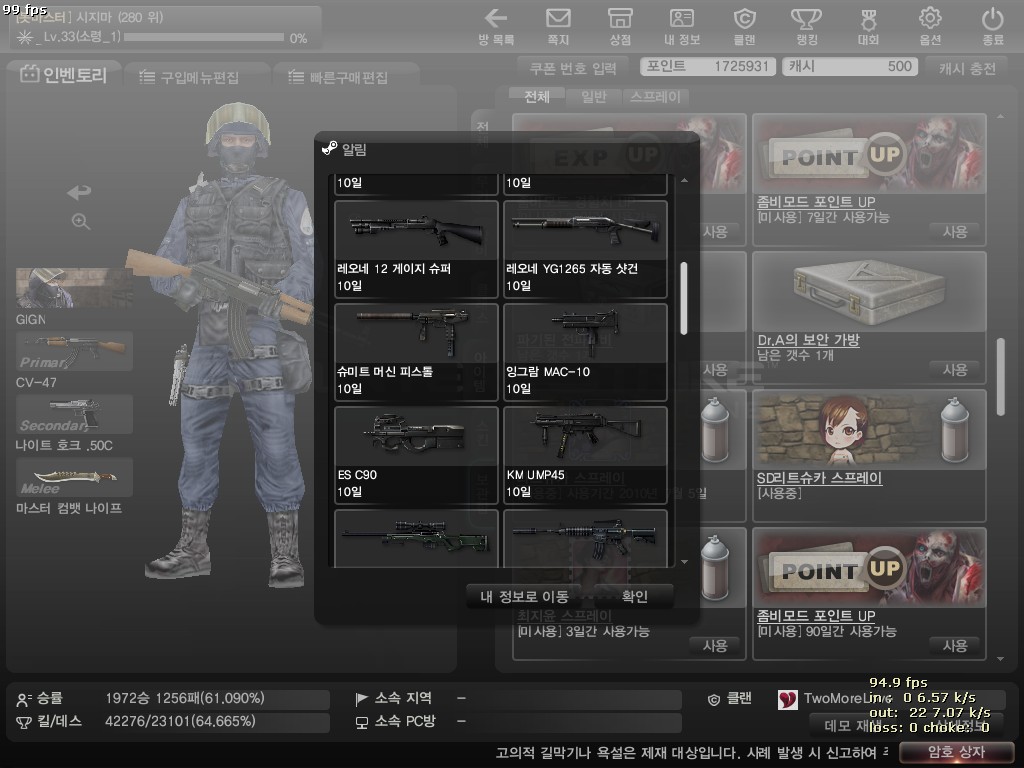The height and width of the screenshot is (768, 1024).
Task: Click the 쿠폰 번호 입력 button
Action: pyautogui.click(x=576, y=68)
